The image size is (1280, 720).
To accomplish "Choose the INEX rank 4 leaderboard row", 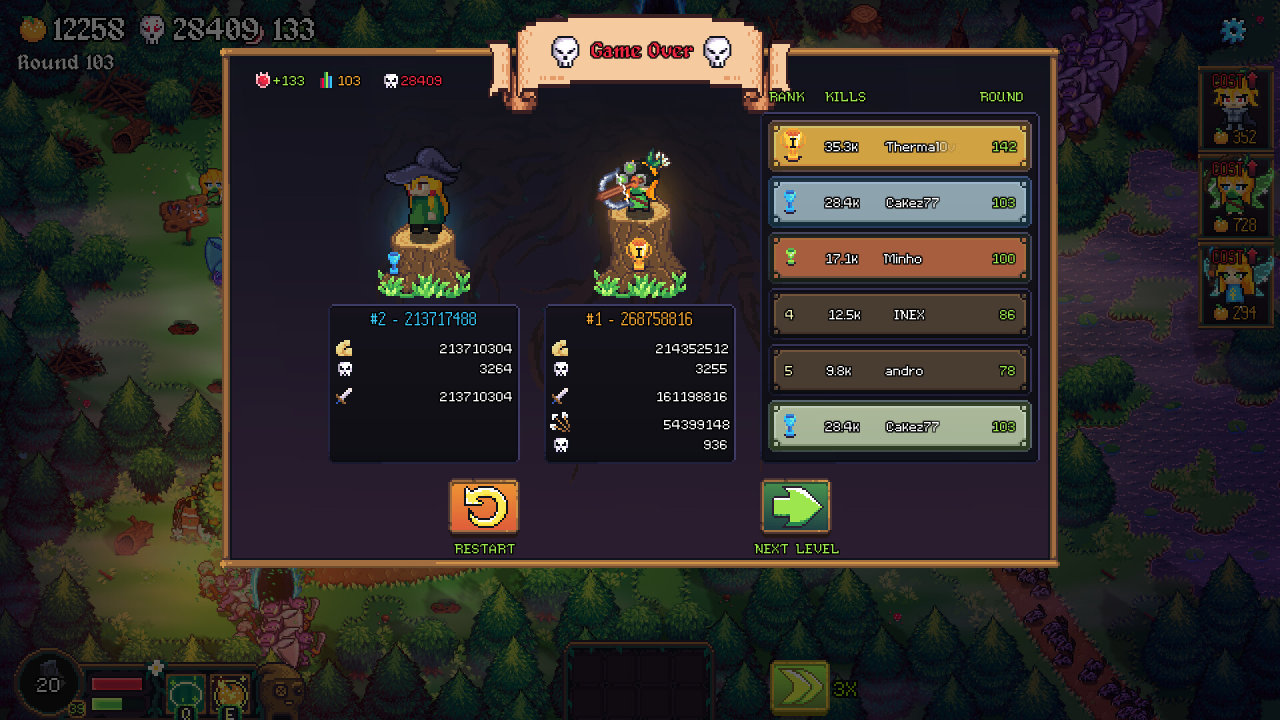I will pos(899,315).
